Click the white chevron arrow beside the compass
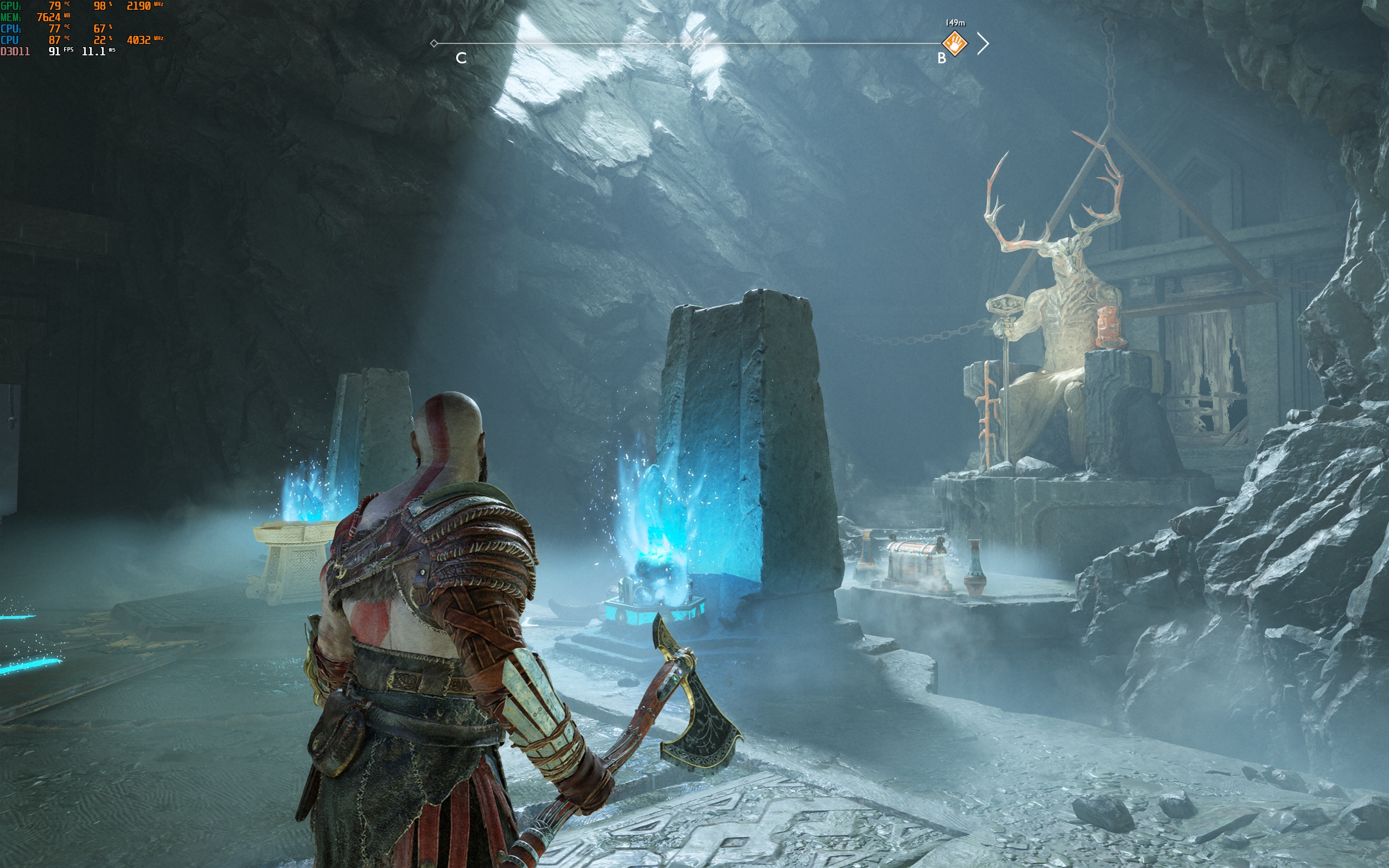Viewport: 1389px width, 868px height. click(983, 43)
